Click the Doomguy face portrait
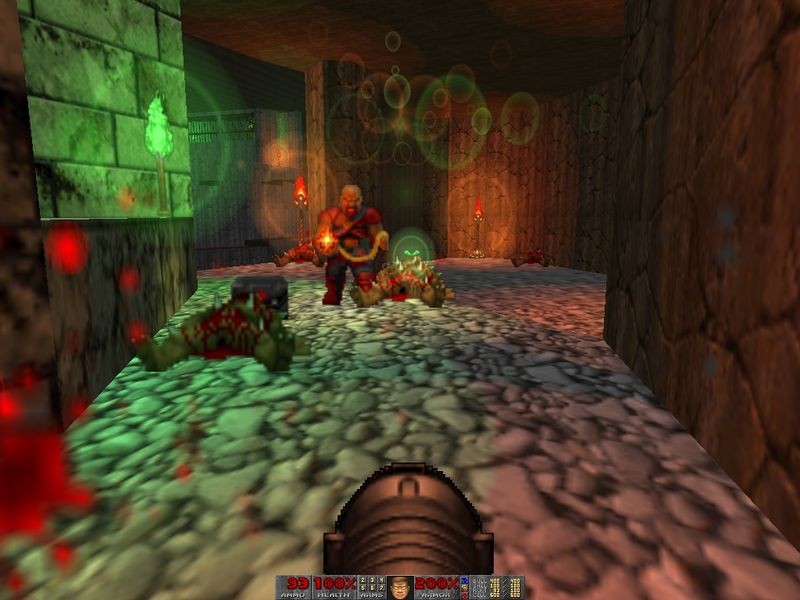Image resolution: width=800 pixels, height=600 pixels. 400,587
